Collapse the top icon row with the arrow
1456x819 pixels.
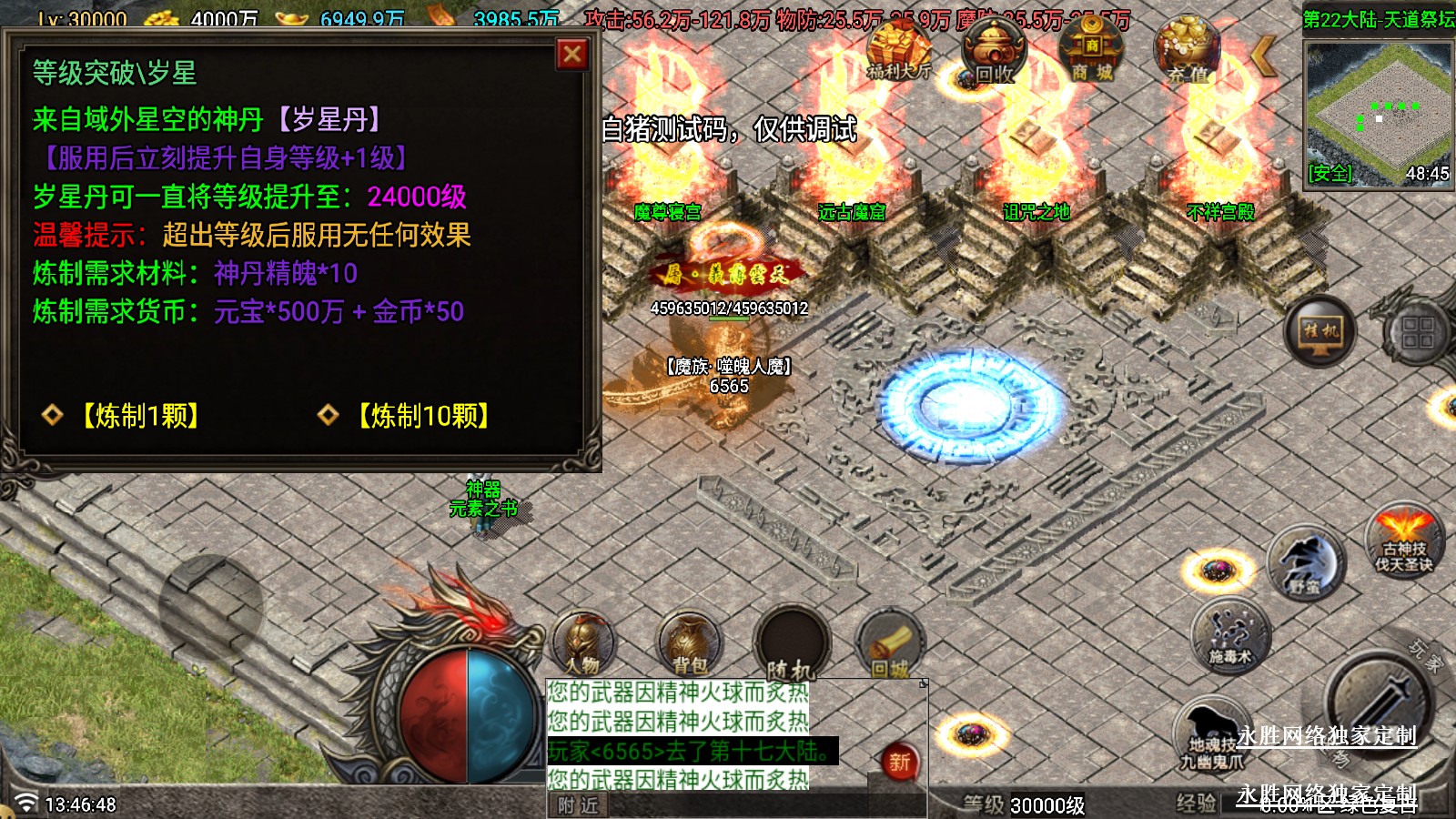[x=1263, y=56]
